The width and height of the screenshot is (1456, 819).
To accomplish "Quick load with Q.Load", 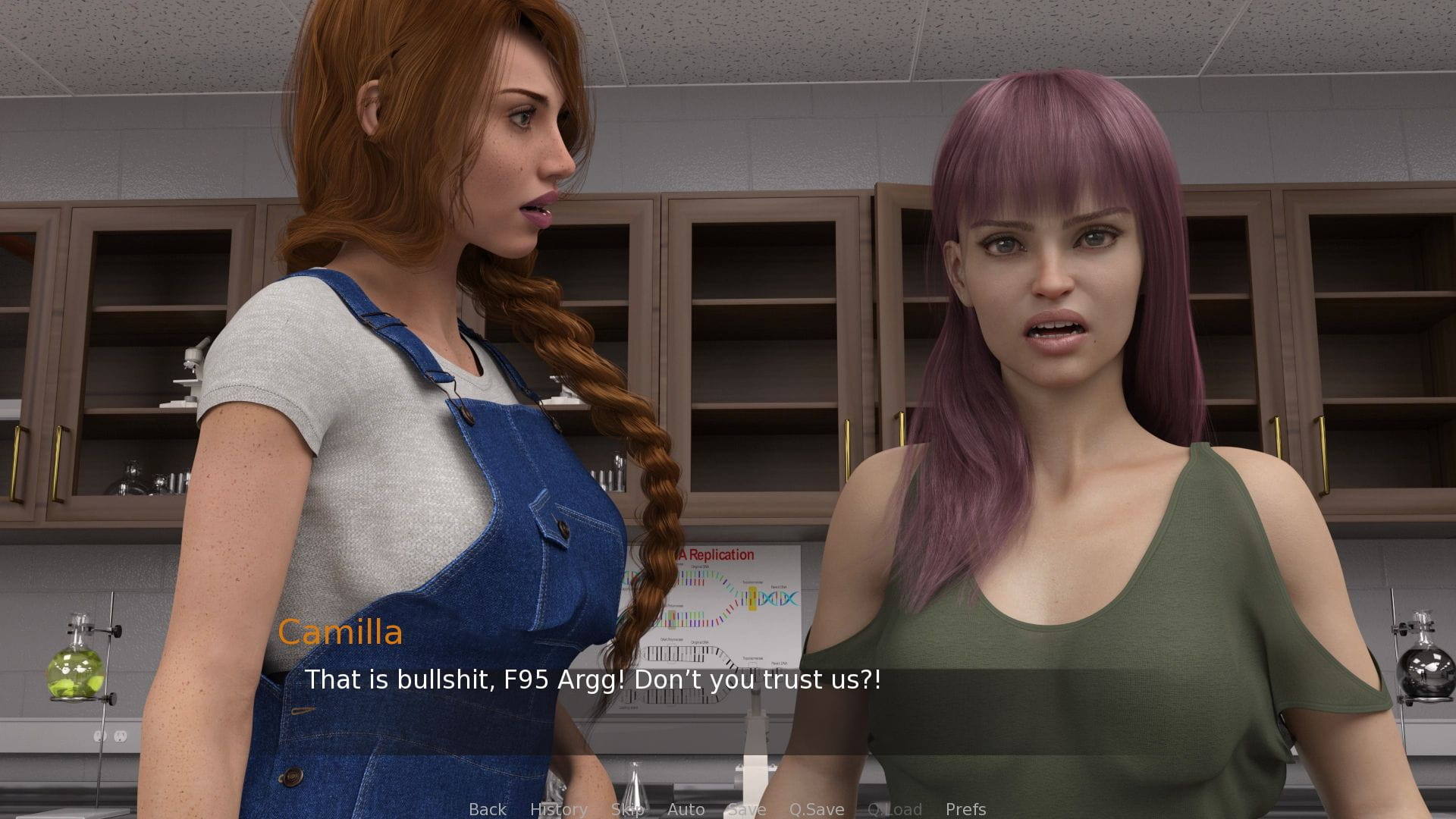I will pos(895,809).
